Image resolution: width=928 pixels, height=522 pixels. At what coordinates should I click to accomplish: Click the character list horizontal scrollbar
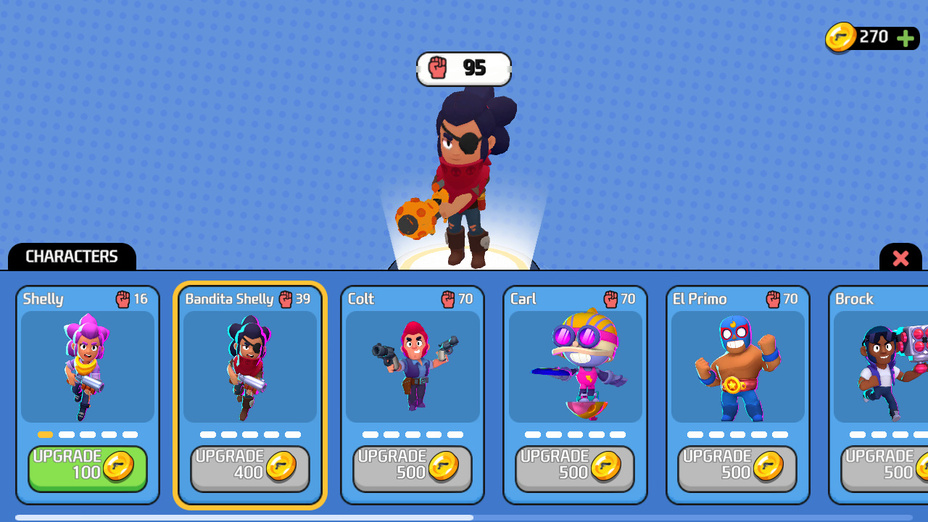point(244,517)
